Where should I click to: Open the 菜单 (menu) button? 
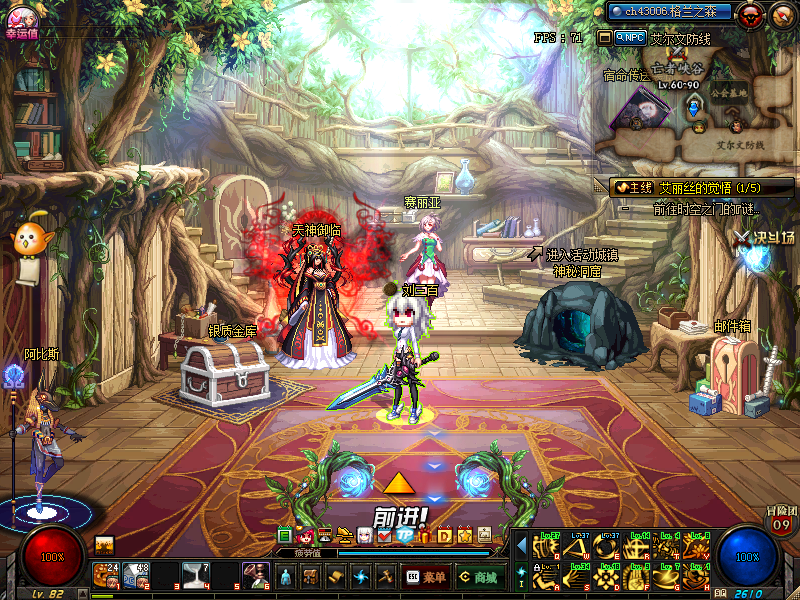426,577
